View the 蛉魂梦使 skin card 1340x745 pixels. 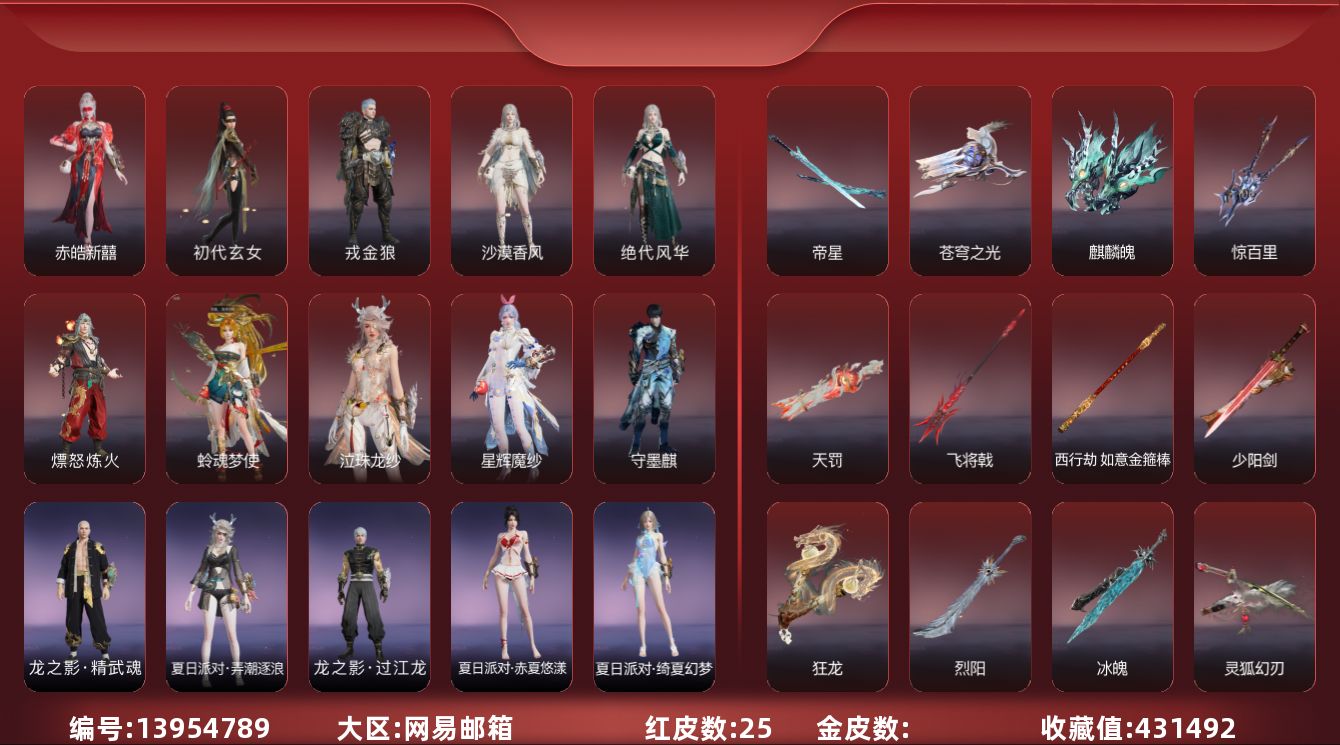pyautogui.click(x=227, y=388)
